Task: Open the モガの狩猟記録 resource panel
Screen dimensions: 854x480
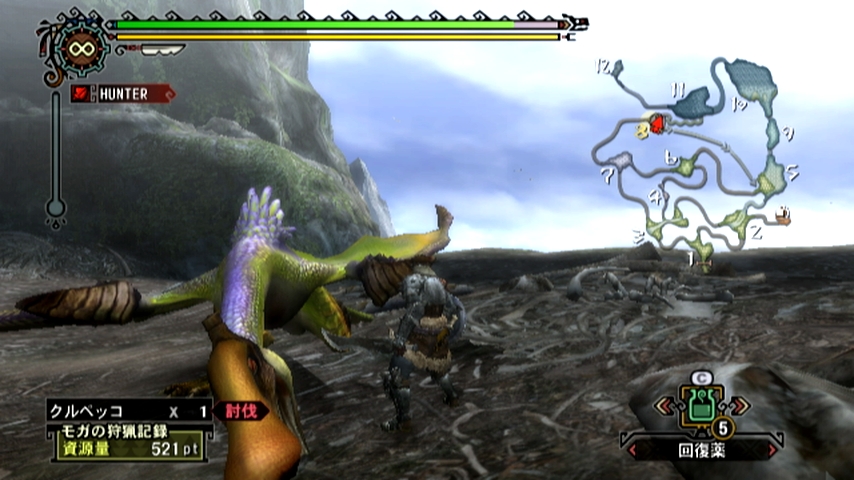Action: coord(127,440)
